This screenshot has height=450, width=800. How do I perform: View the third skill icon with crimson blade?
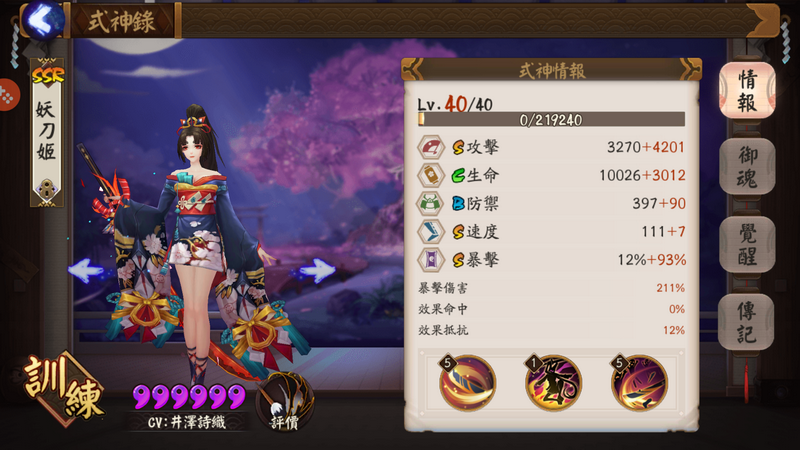tap(640, 383)
